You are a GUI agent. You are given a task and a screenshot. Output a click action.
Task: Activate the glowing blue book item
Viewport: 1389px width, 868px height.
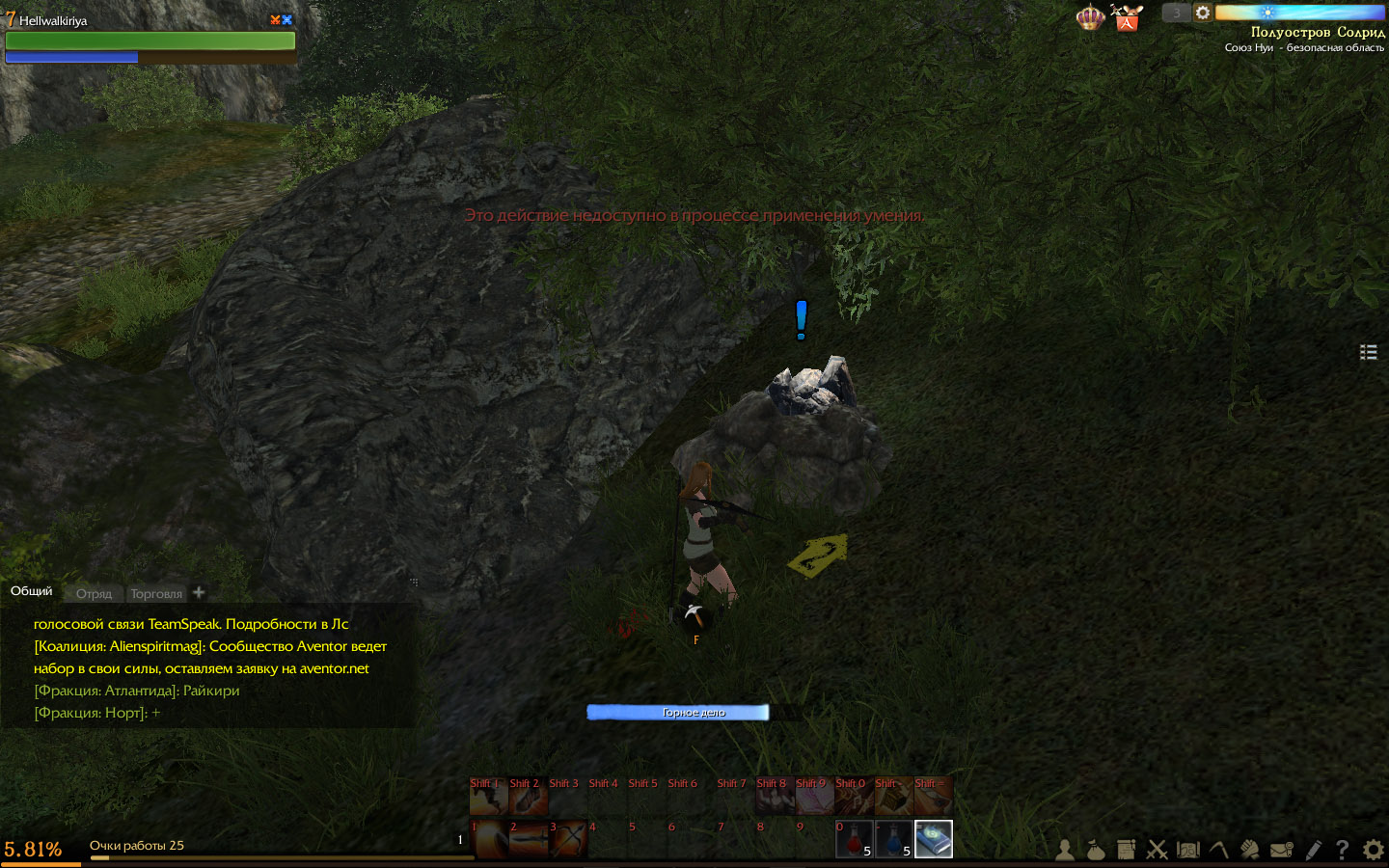tap(933, 839)
